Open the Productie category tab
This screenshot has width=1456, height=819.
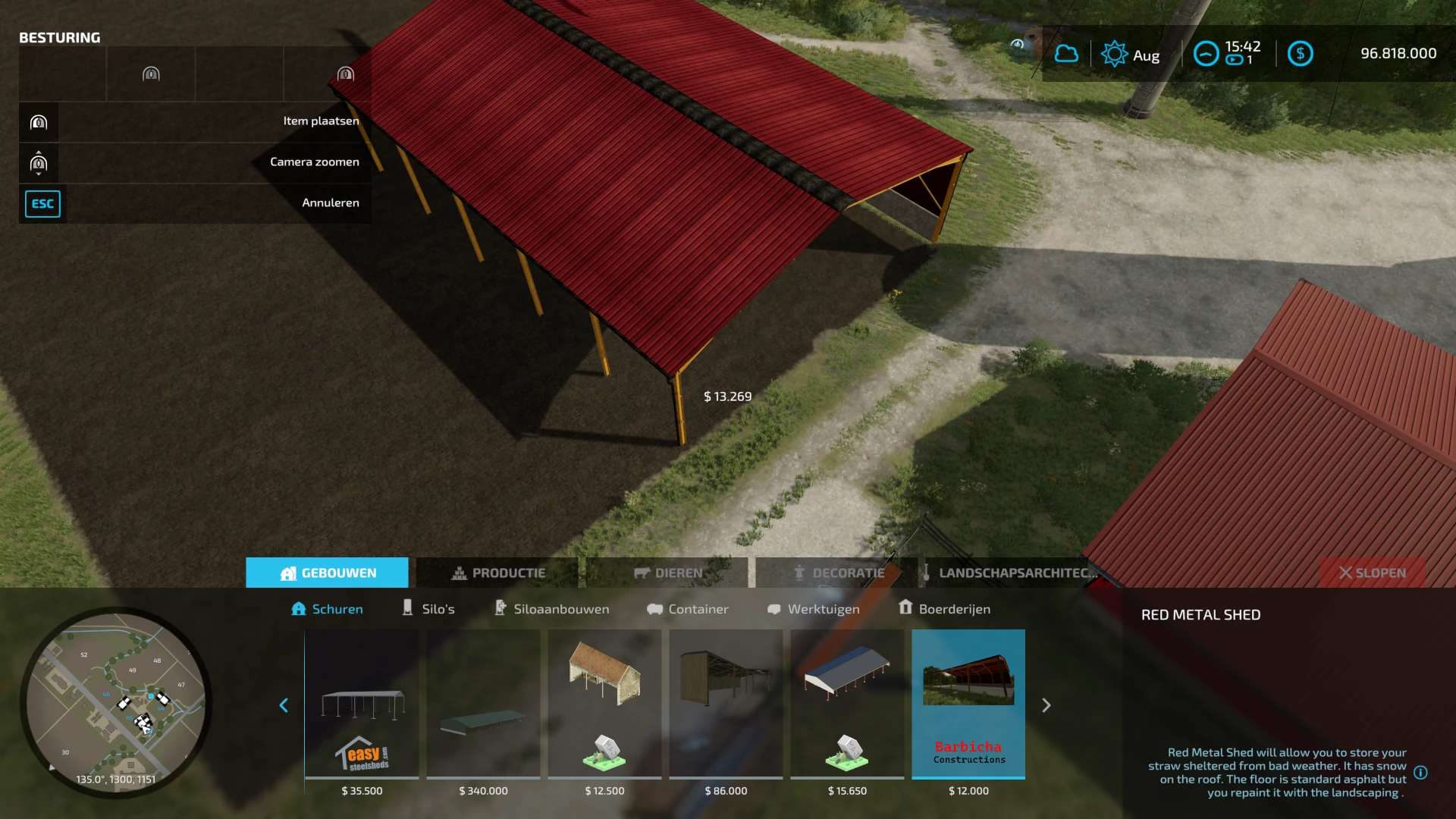[x=497, y=573]
